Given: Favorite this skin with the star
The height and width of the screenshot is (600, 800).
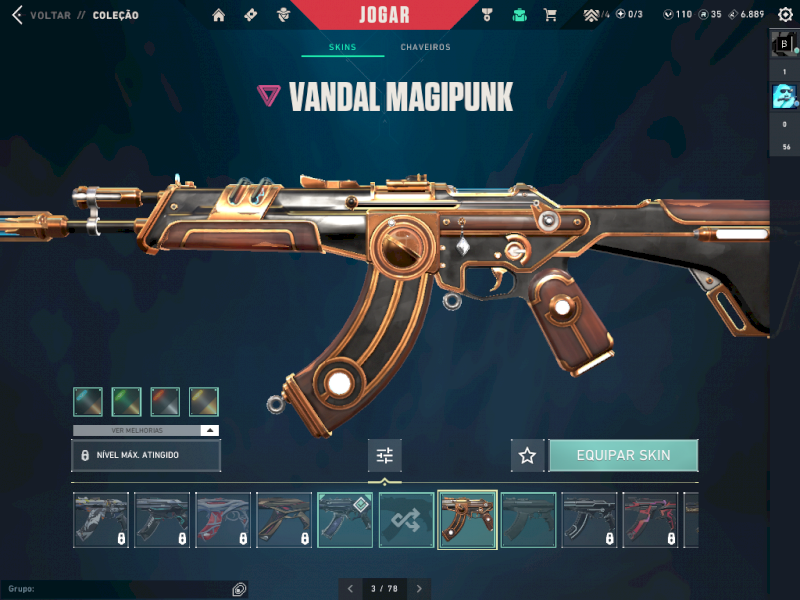Looking at the screenshot, I should click(527, 456).
